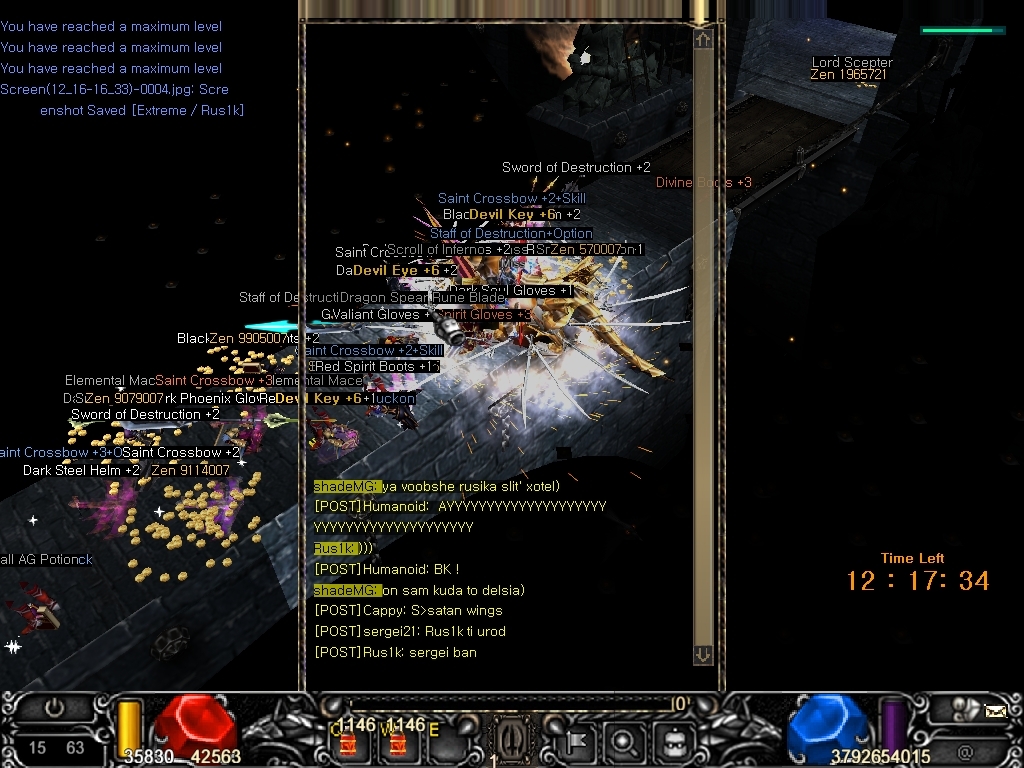Screen dimensions: 1024x768
Task: Click the chat scrollbar down arrow
Action: [703, 654]
